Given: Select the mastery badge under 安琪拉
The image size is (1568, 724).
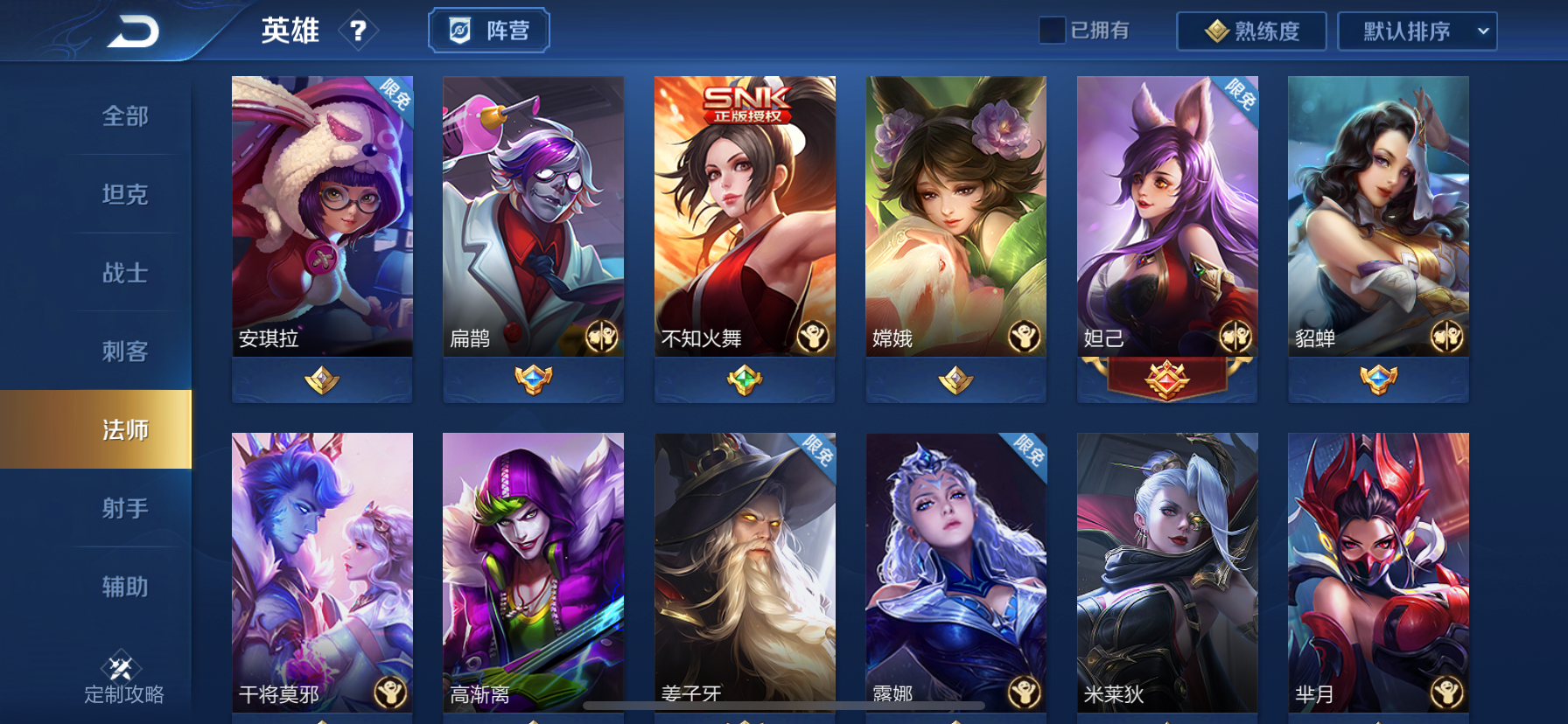Looking at the screenshot, I should [x=321, y=379].
